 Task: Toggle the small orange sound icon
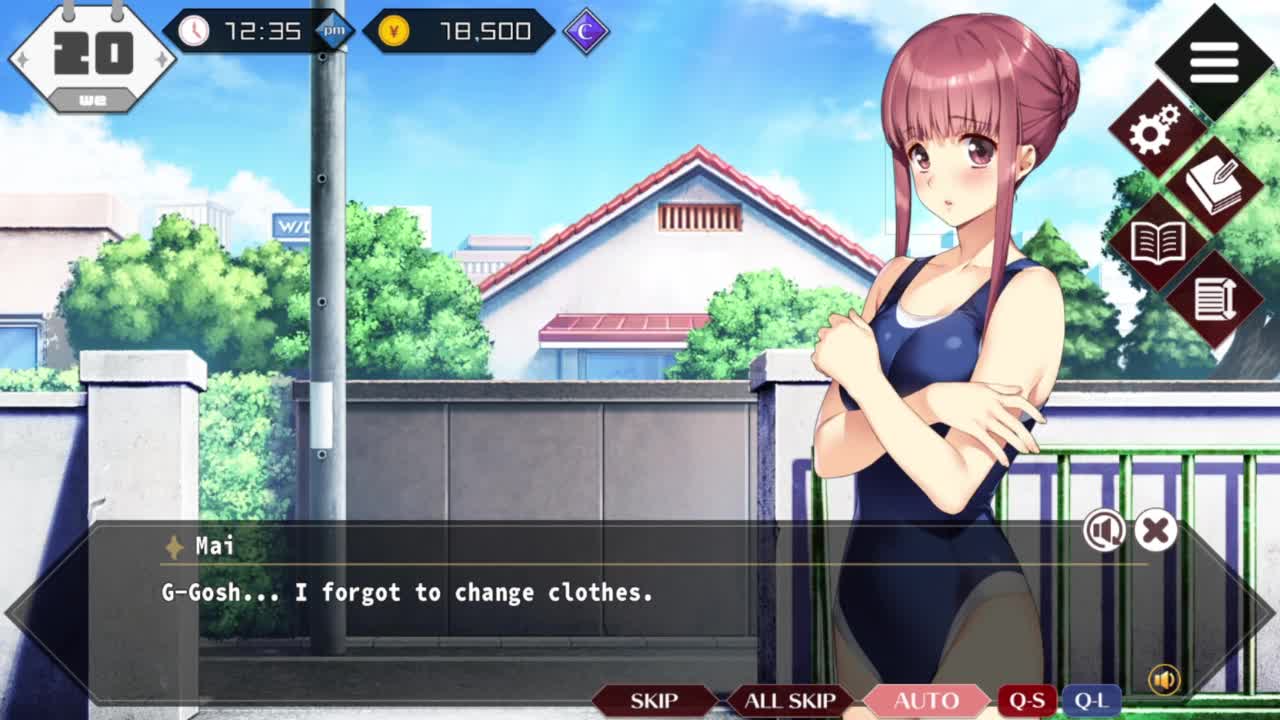pos(1164,680)
